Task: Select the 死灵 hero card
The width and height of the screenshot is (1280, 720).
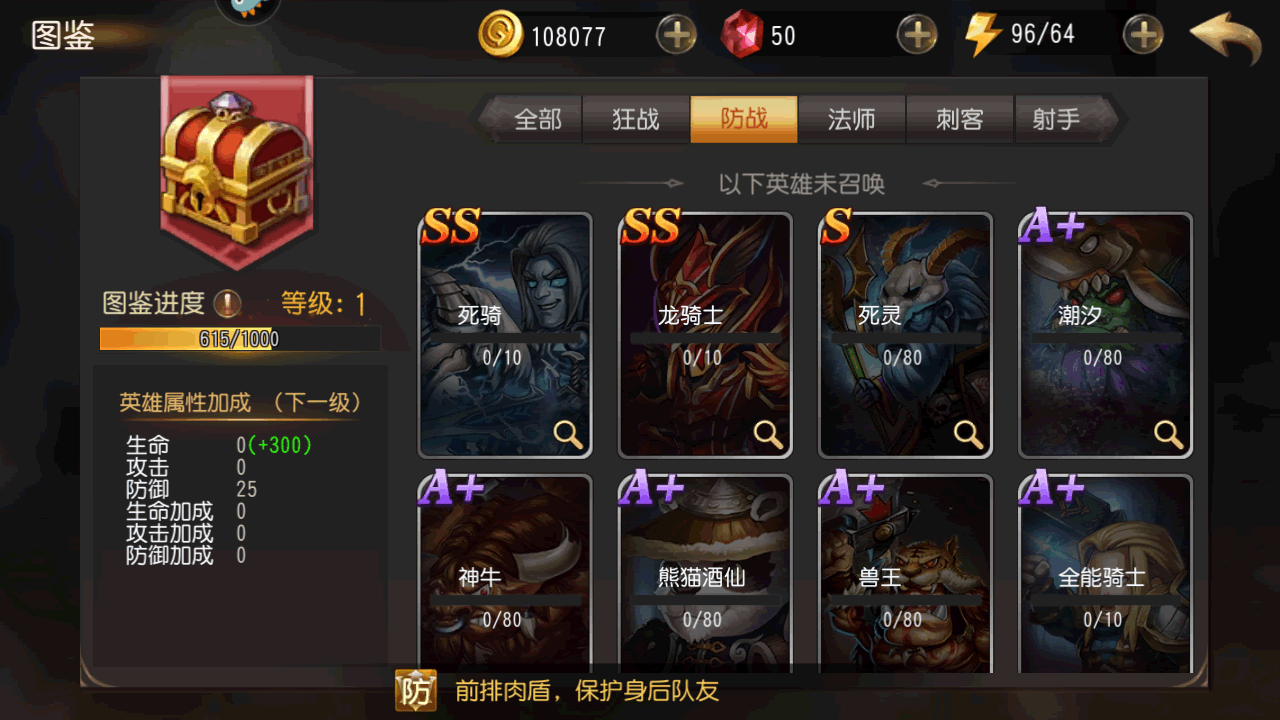Action: click(905, 335)
